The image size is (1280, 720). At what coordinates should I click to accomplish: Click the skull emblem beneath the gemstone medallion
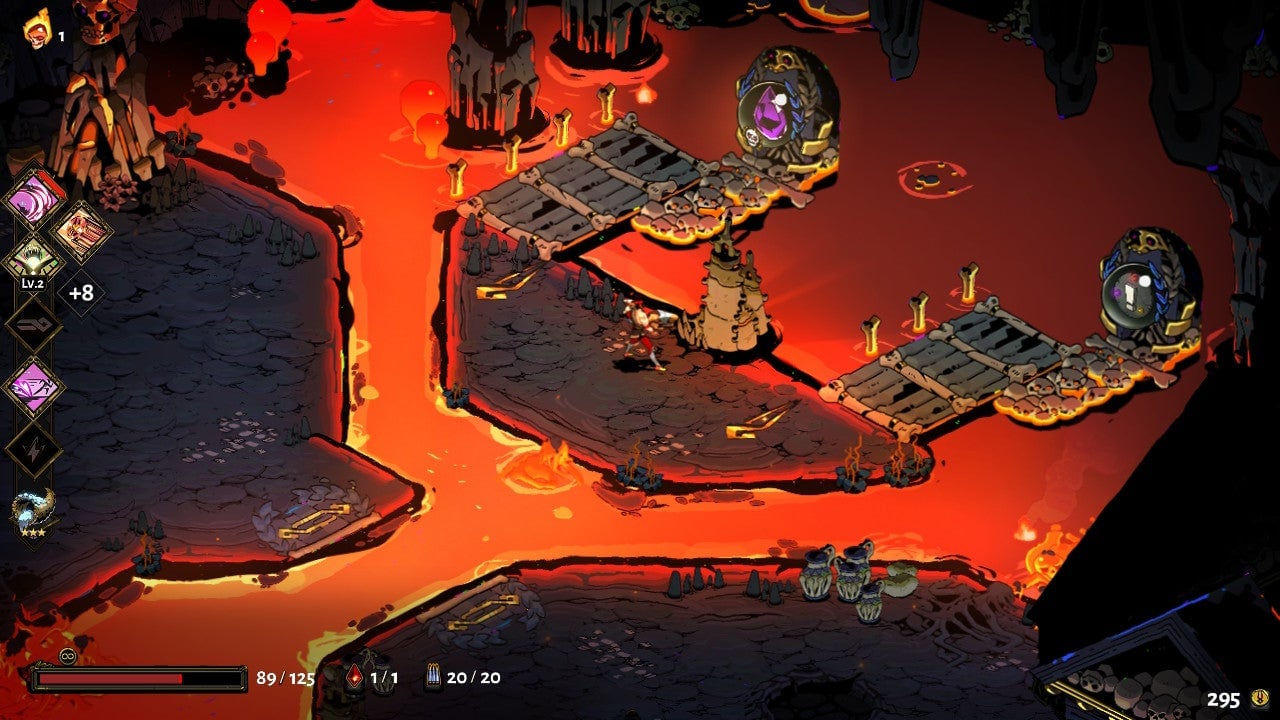click(753, 138)
